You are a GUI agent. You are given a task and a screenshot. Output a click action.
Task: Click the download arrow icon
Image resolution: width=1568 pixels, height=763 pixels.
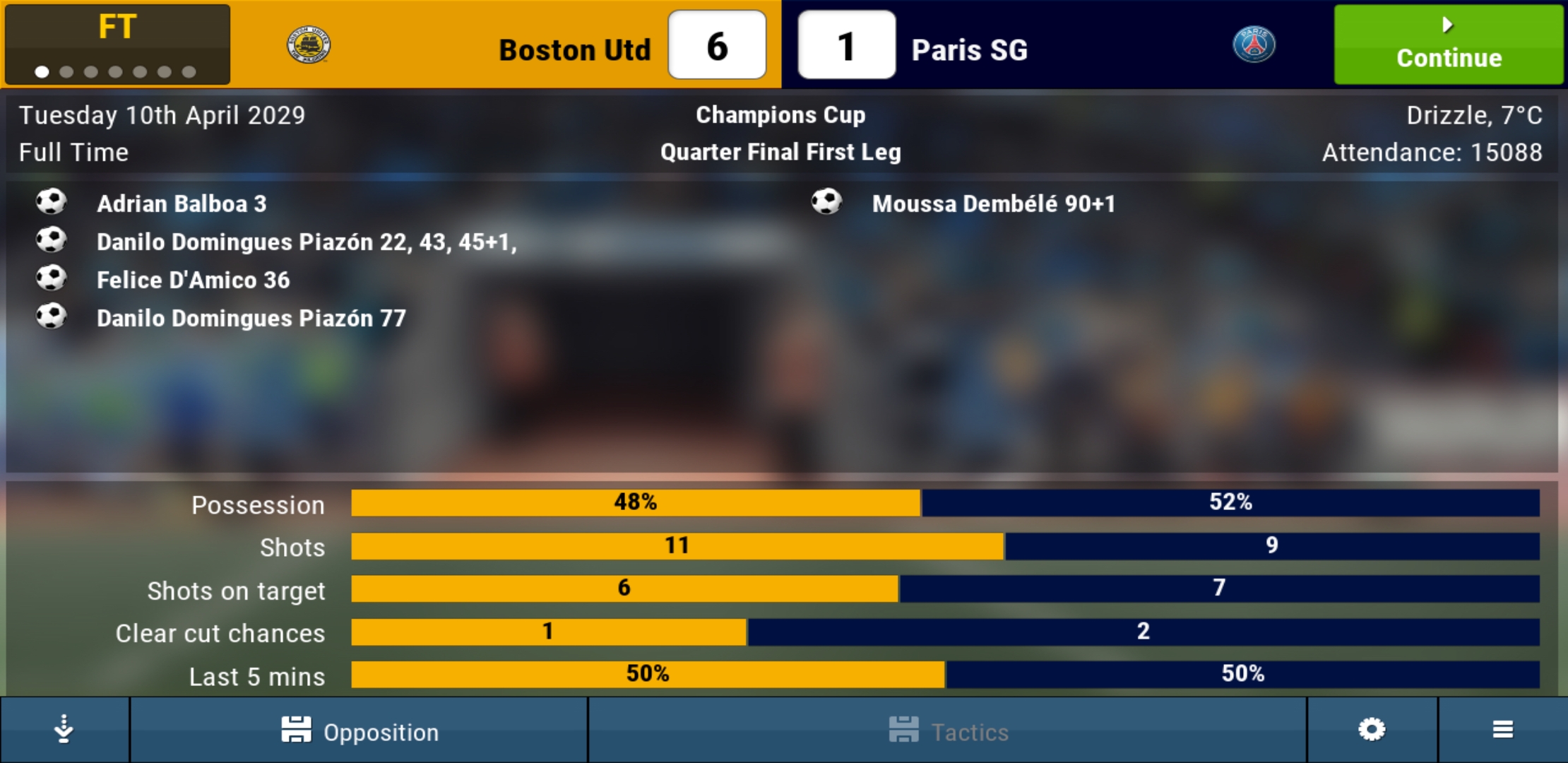[x=64, y=730]
